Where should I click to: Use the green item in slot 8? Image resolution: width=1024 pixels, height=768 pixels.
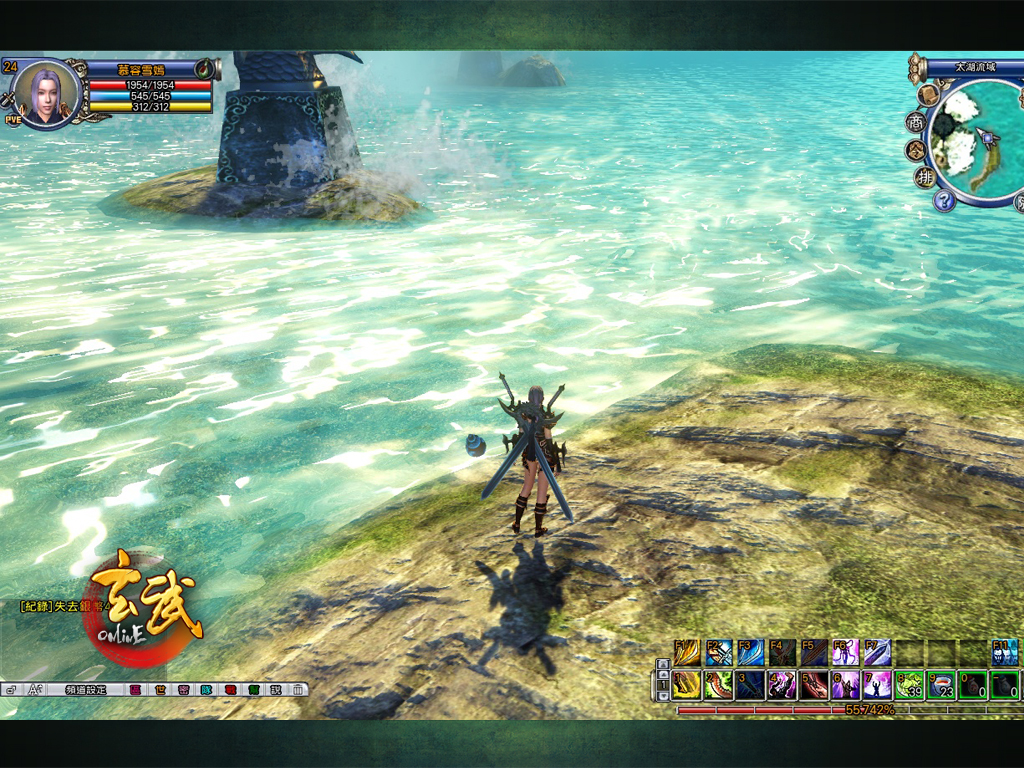(909, 685)
